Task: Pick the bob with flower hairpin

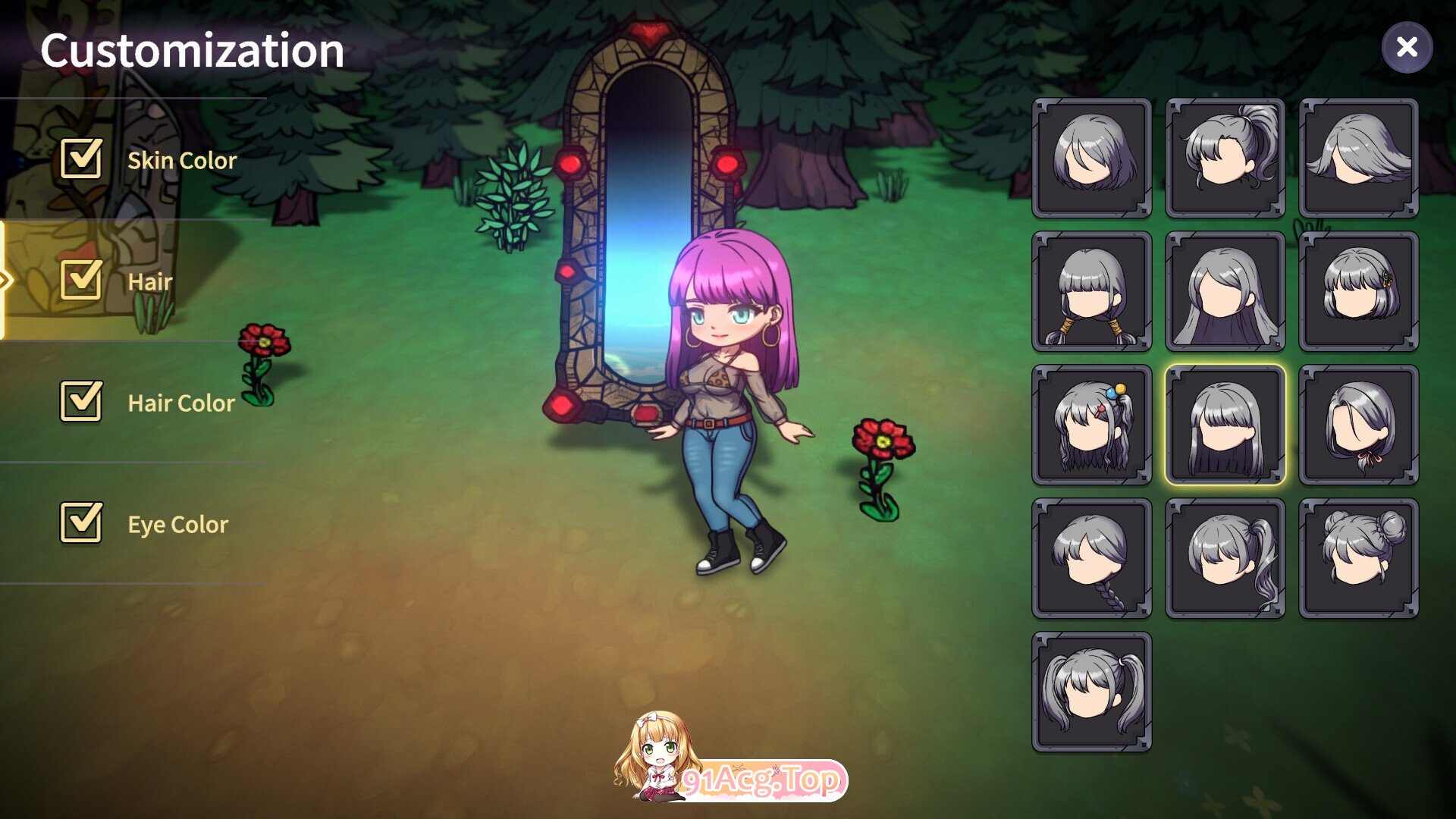Action: click(1358, 291)
